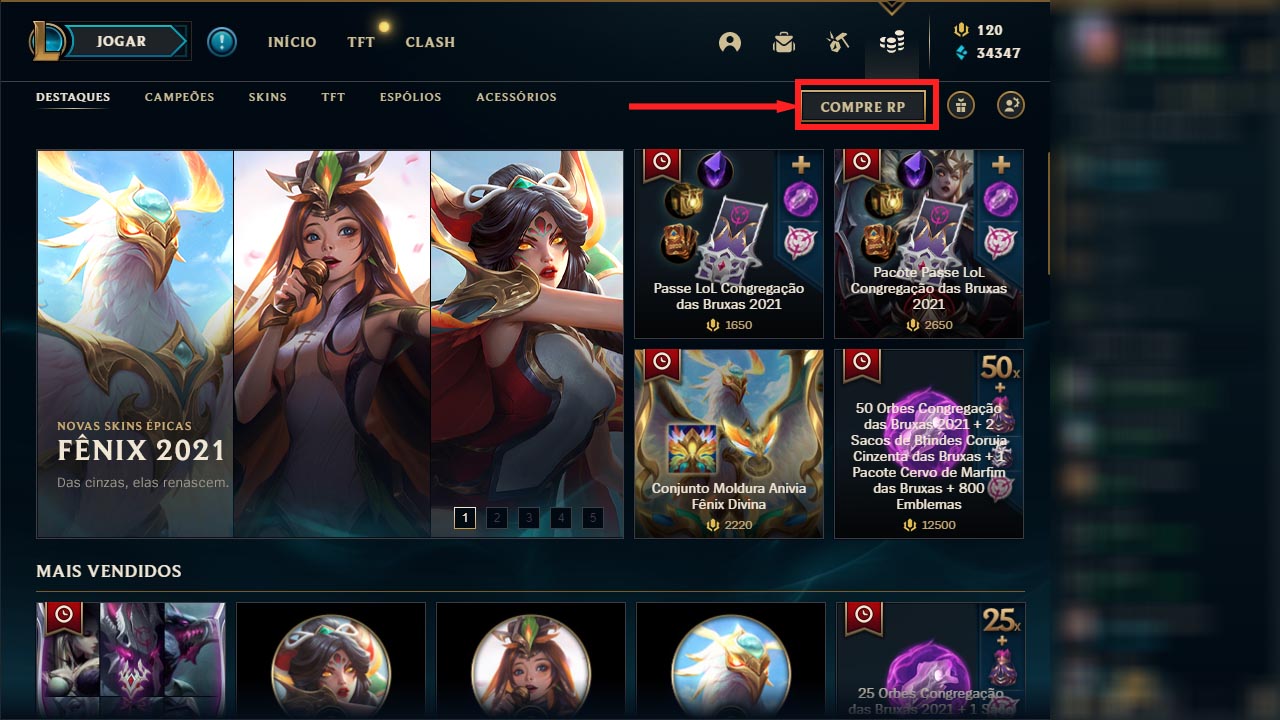The width and height of the screenshot is (1280, 720).
Task: Open the gift center circular icon
Action: (960, 105)
